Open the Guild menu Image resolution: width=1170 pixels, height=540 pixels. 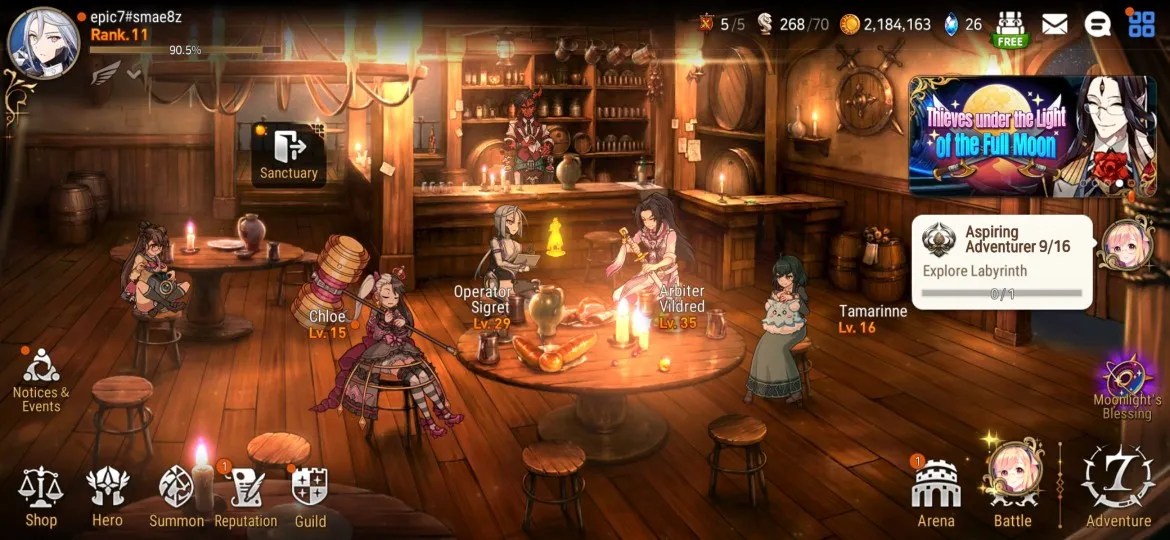point(310,497)
